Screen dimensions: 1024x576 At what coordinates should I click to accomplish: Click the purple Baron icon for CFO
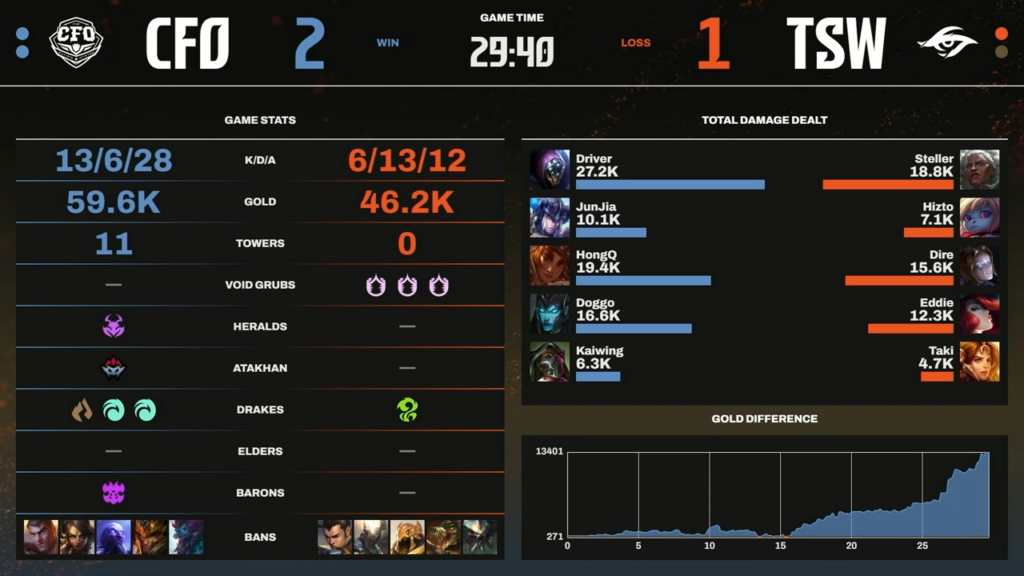coord(113,492)
